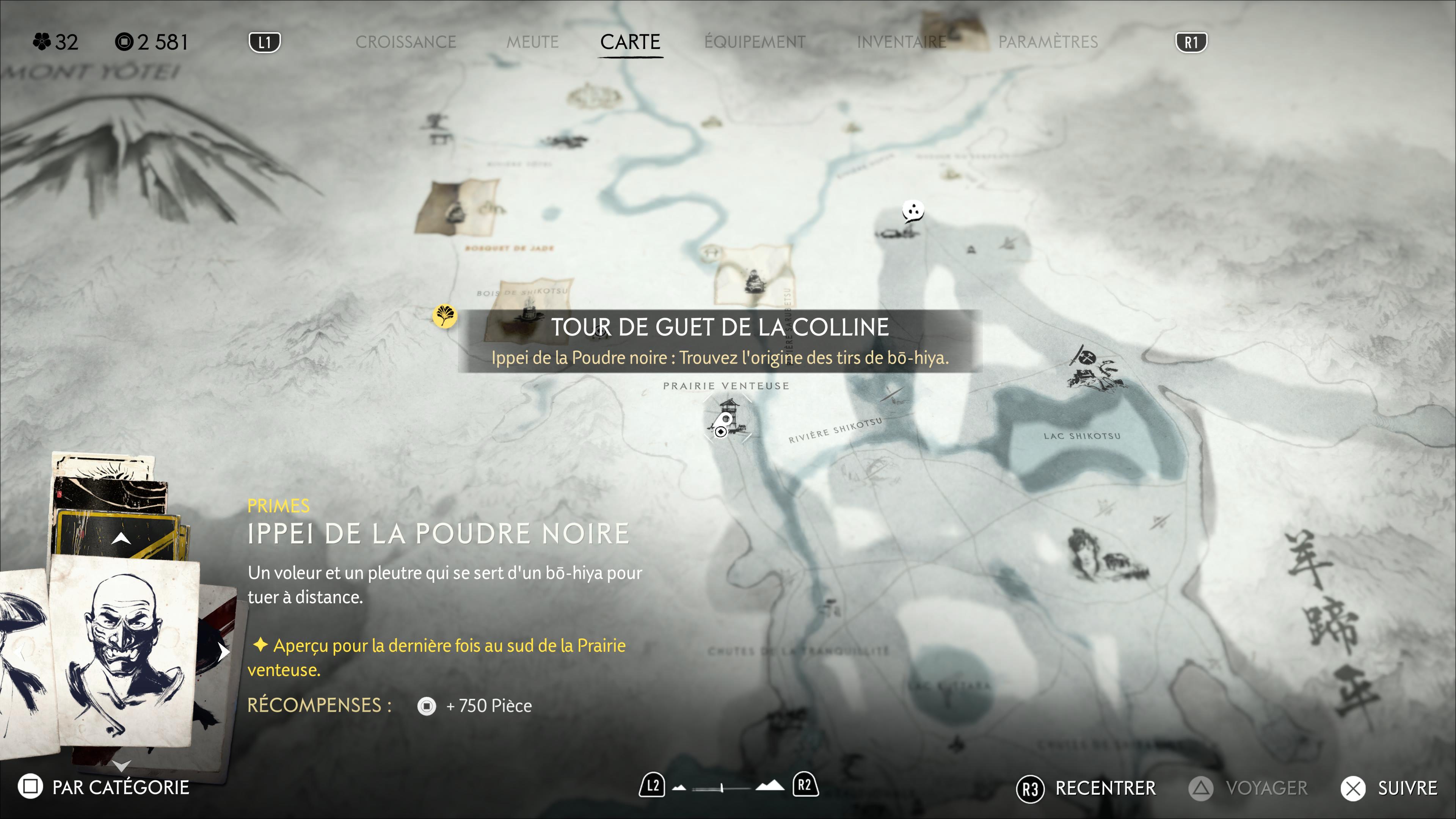The height and width of the screenshot is (819, 1456).
Task: Select the yellow ginkgo leaf map marker
Action: pos(444,315)
